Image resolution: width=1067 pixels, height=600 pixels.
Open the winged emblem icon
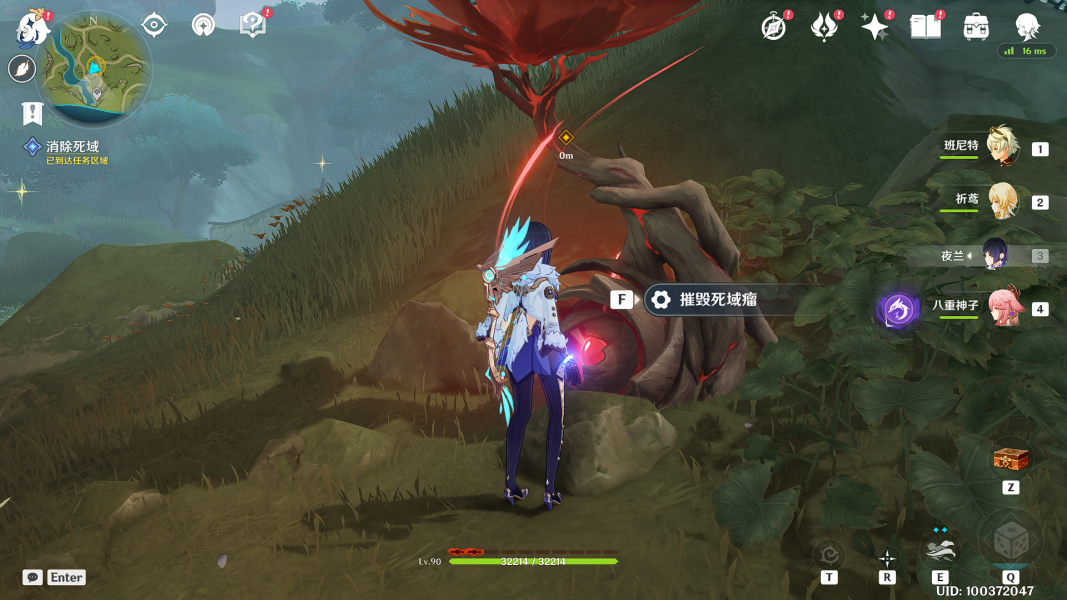(823, 27)
